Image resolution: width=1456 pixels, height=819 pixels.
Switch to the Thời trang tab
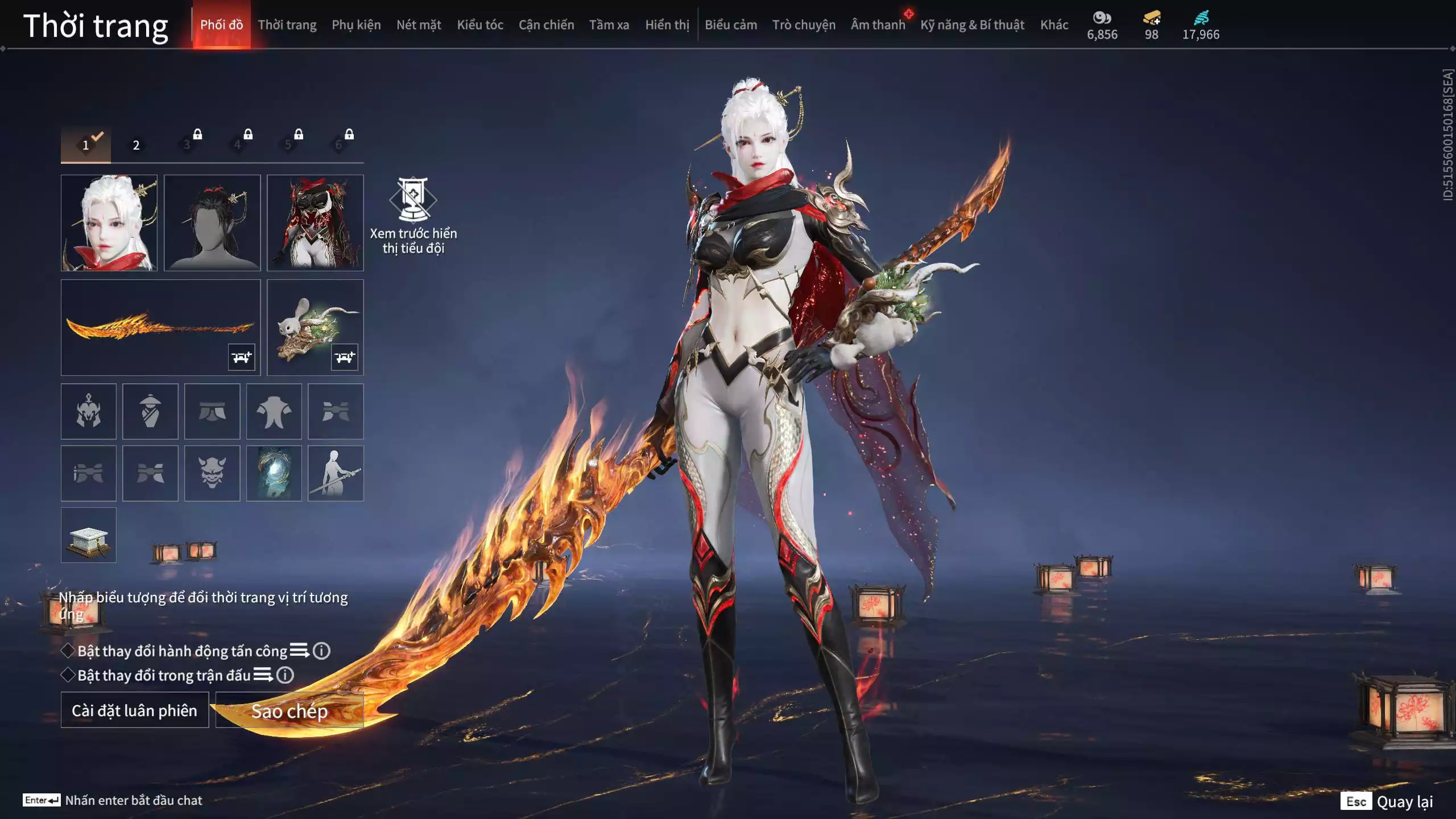(287, 25)
